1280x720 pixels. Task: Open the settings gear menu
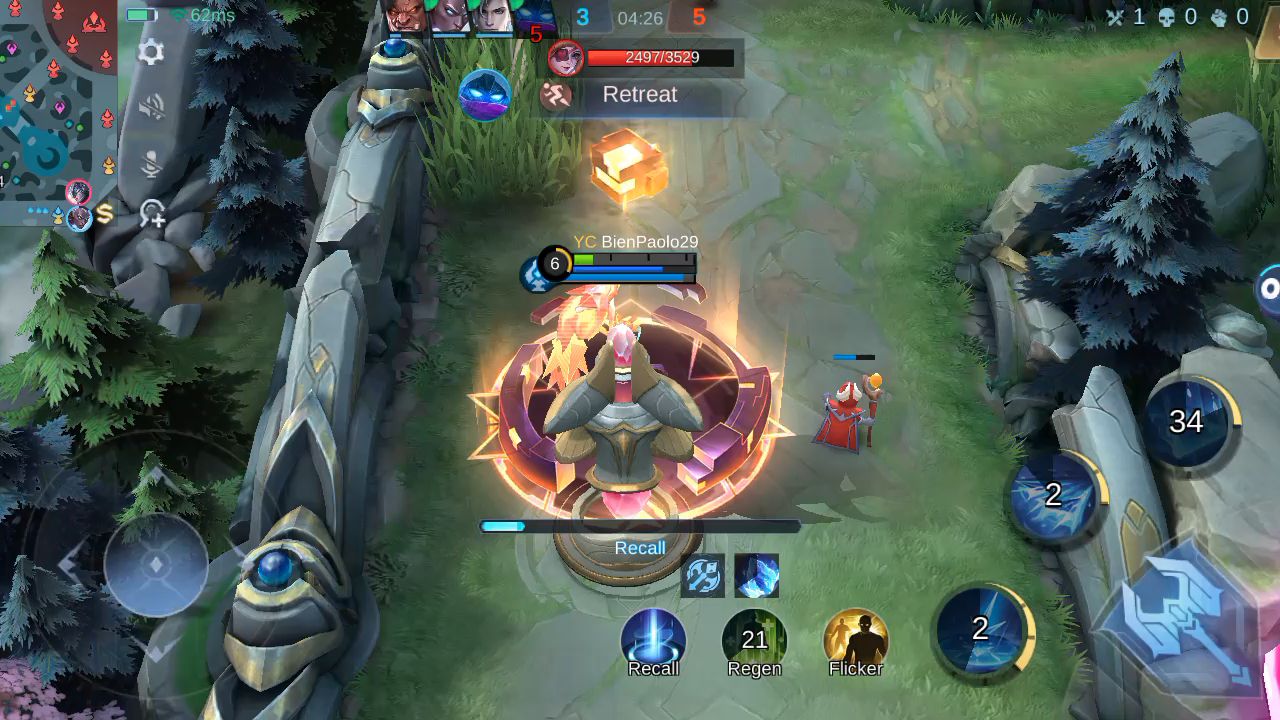coord(151,52)
